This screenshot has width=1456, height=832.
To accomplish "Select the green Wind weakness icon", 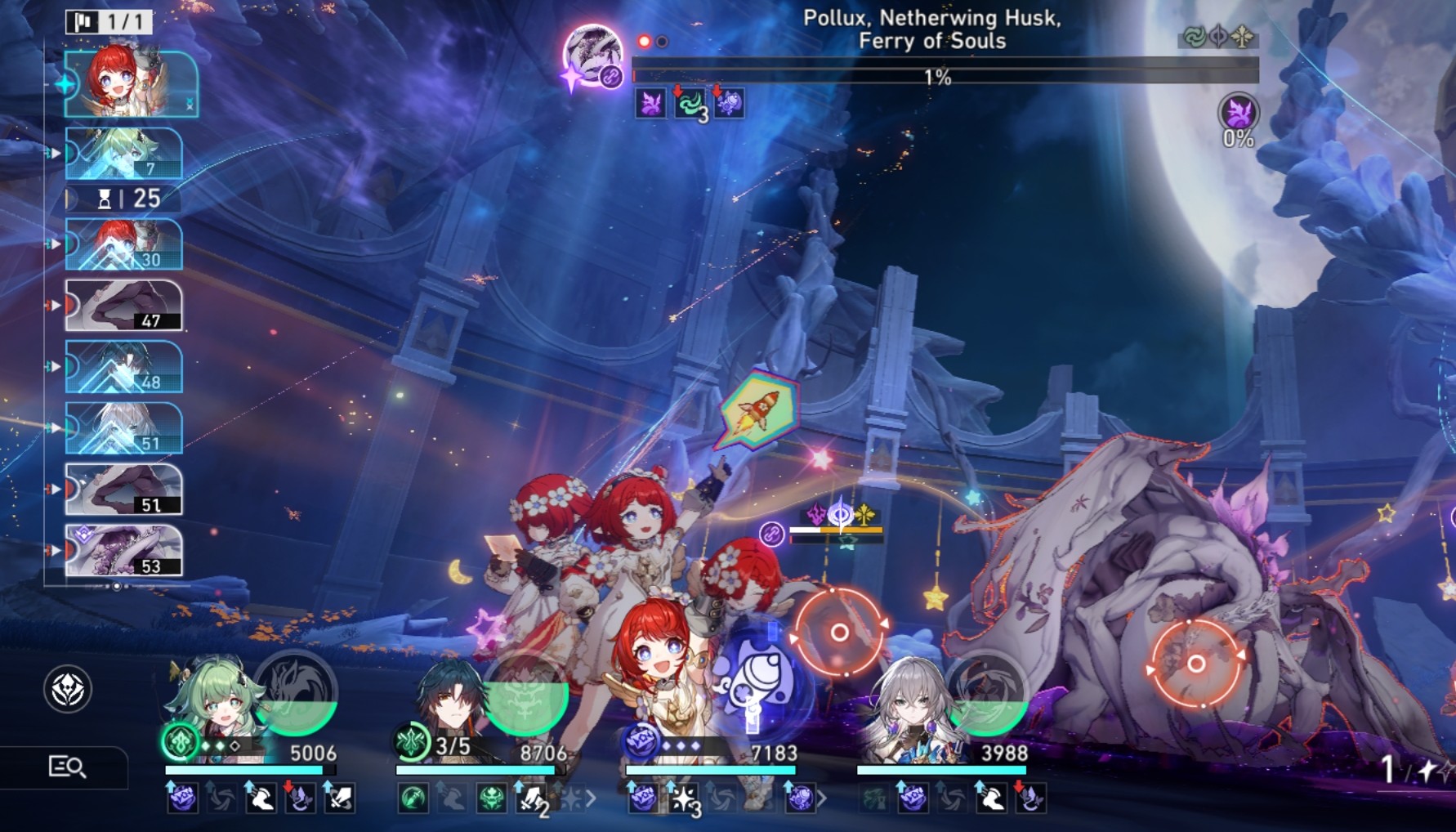I will (x=1195, y=36).
